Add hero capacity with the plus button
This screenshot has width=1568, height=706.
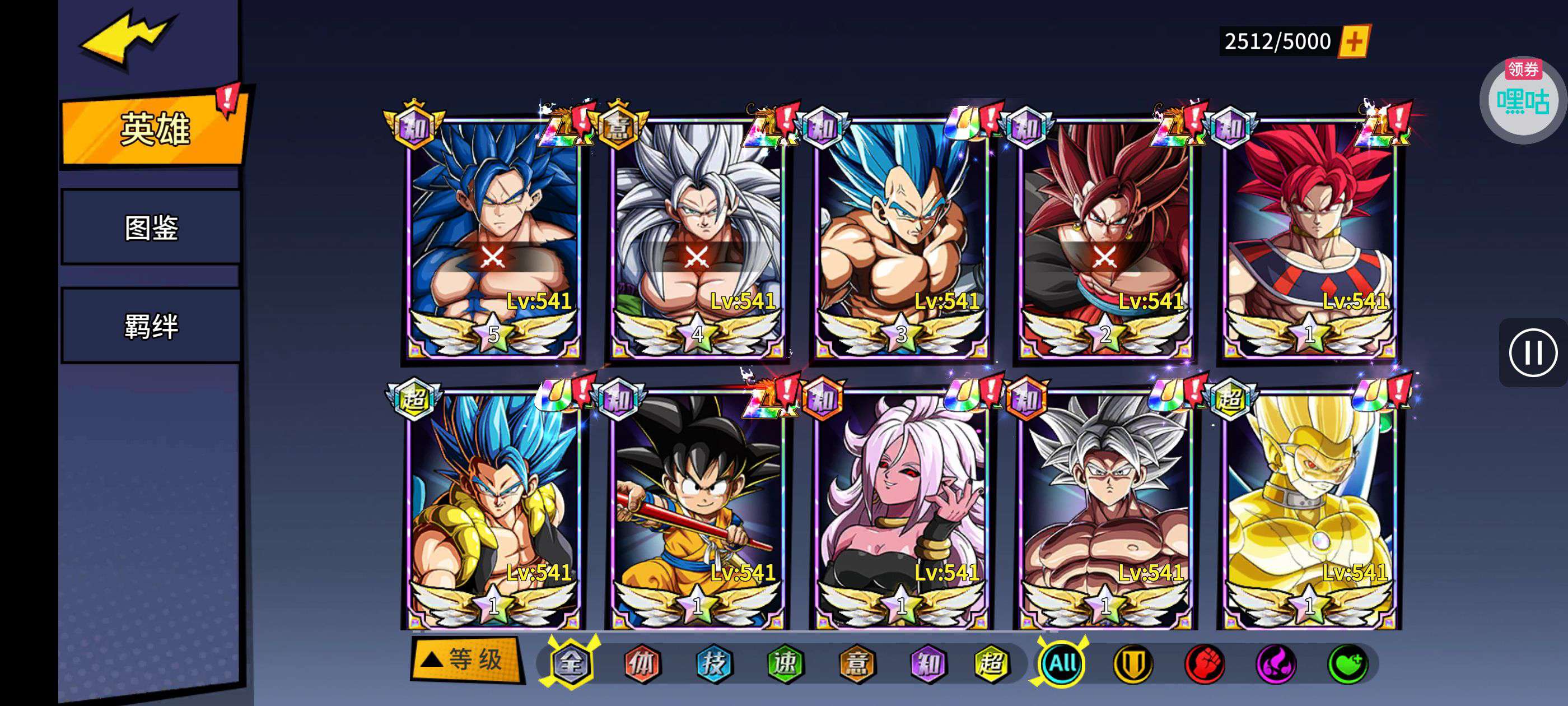tap(1354, 41)
